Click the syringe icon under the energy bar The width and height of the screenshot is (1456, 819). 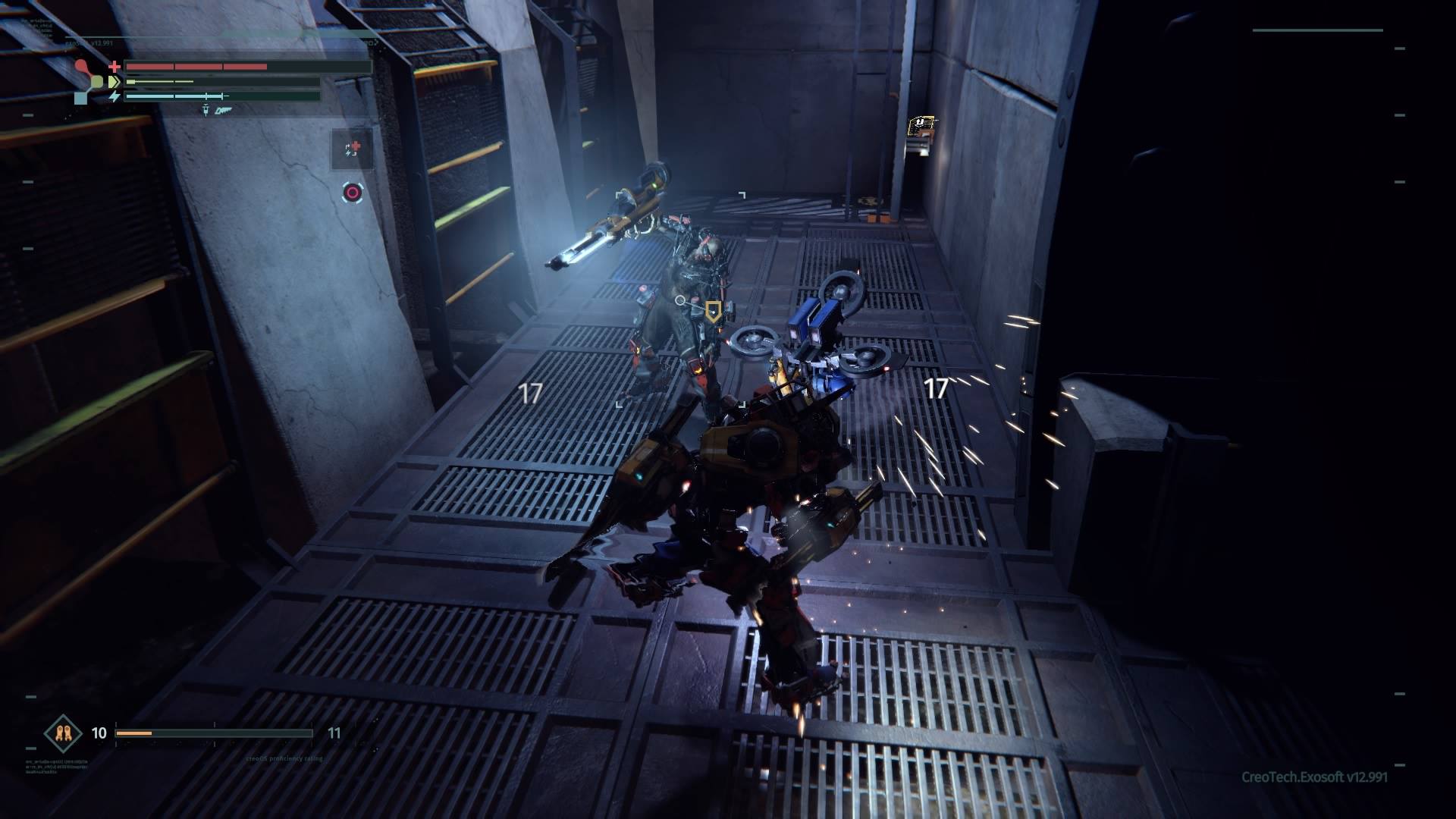point(206,111)
